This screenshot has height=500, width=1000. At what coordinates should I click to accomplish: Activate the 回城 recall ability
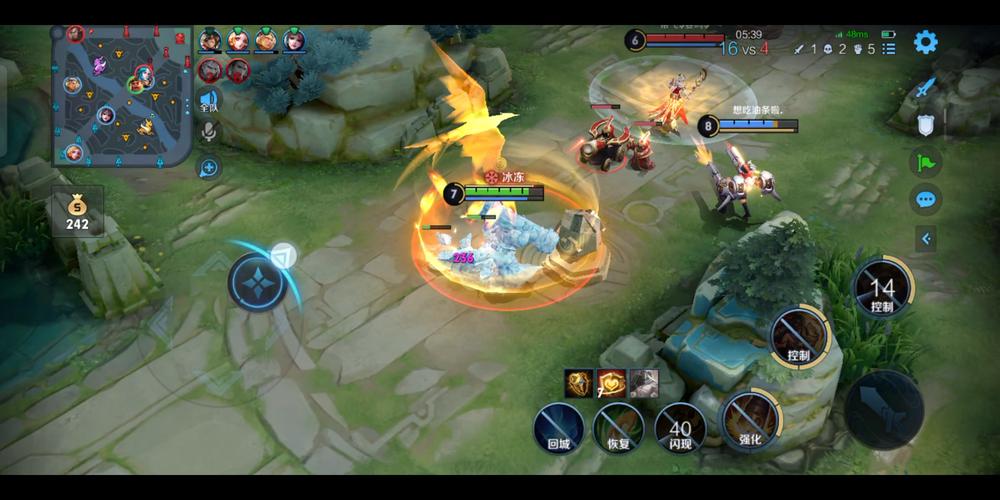point(558,428)
